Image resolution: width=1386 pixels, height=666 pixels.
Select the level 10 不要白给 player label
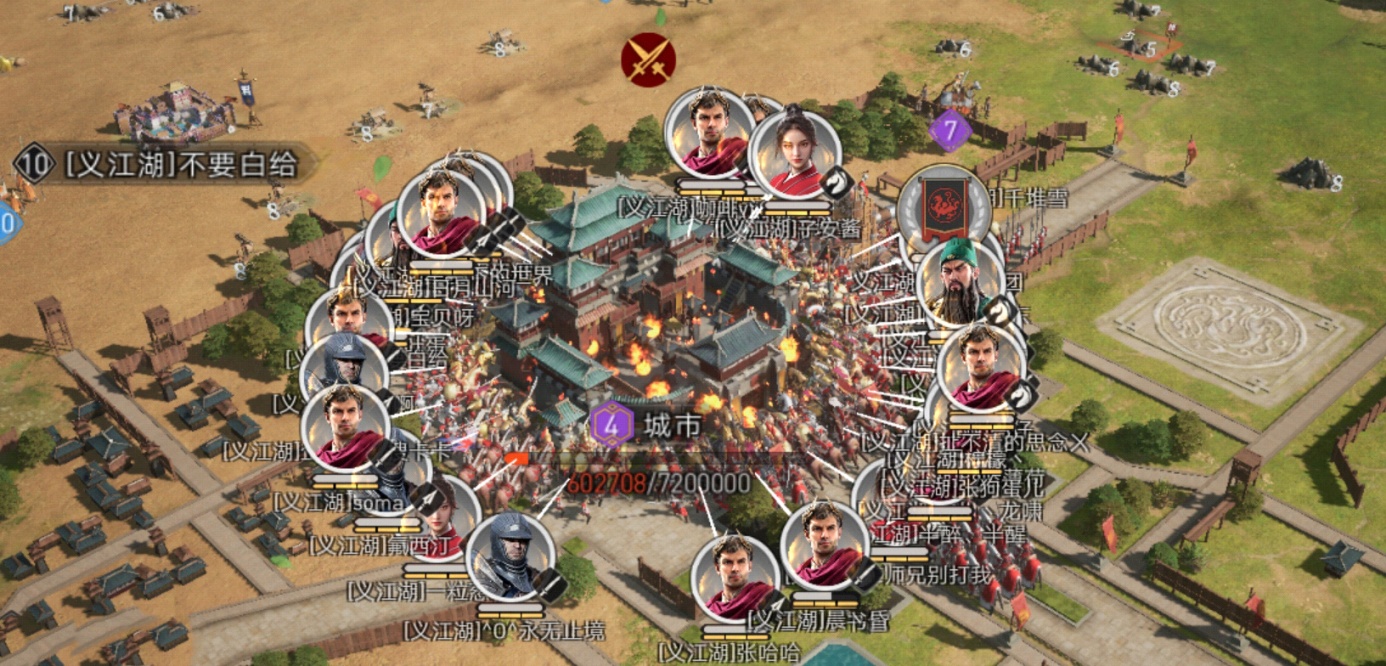(x=165, y=164)
